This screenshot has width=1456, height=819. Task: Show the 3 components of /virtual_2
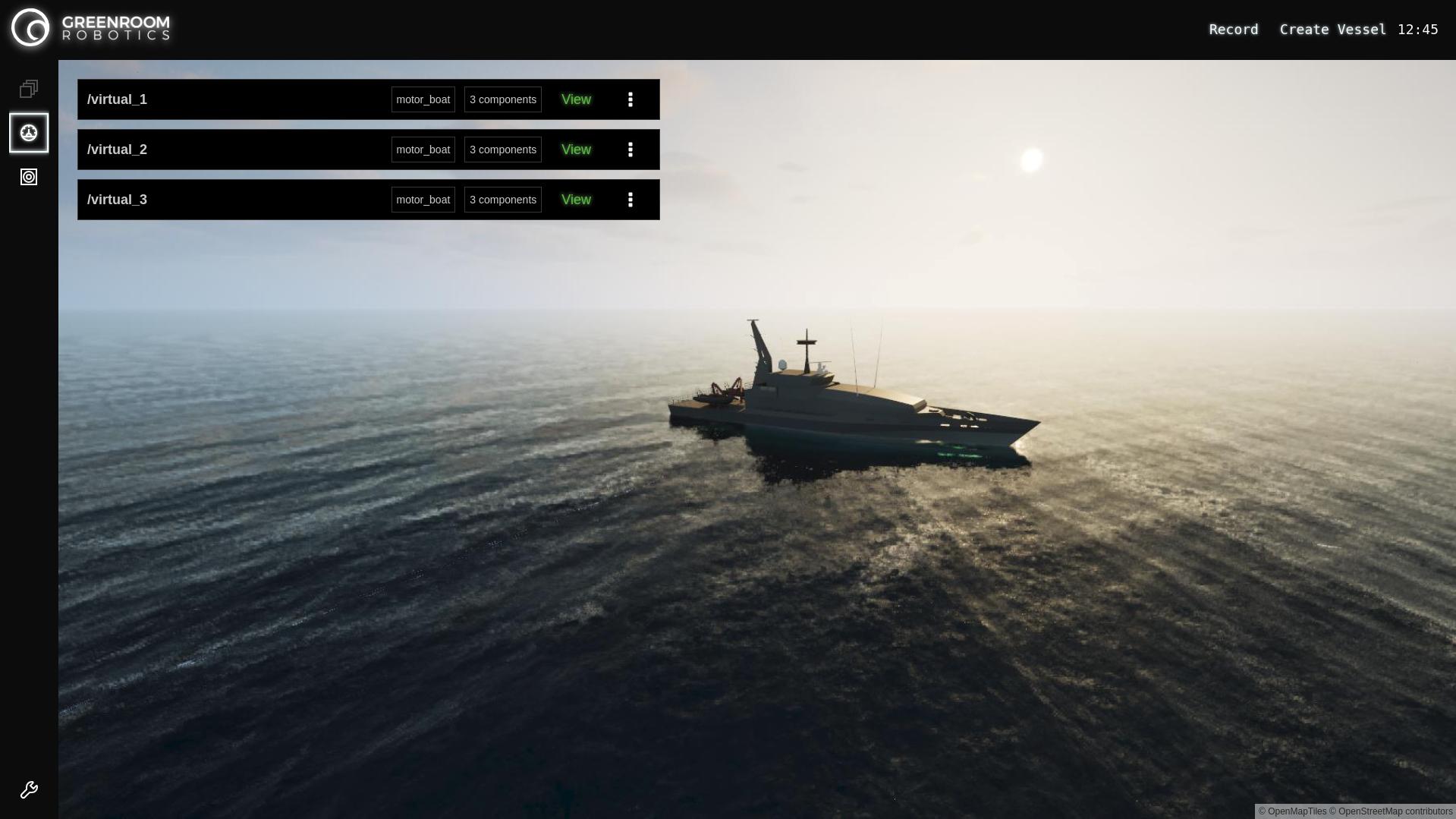(502, 150)
